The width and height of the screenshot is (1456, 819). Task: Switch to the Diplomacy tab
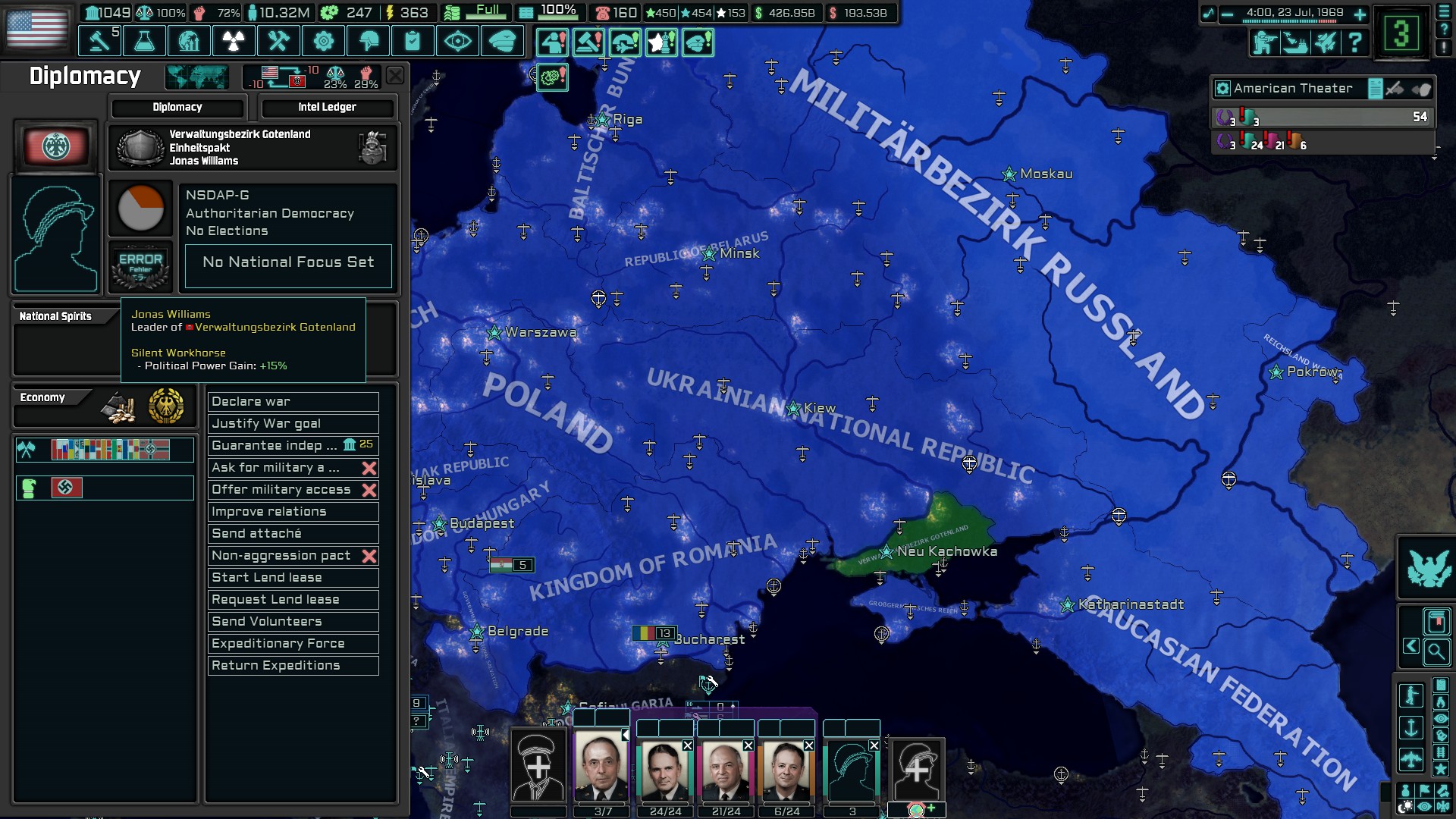pos(178,107)
